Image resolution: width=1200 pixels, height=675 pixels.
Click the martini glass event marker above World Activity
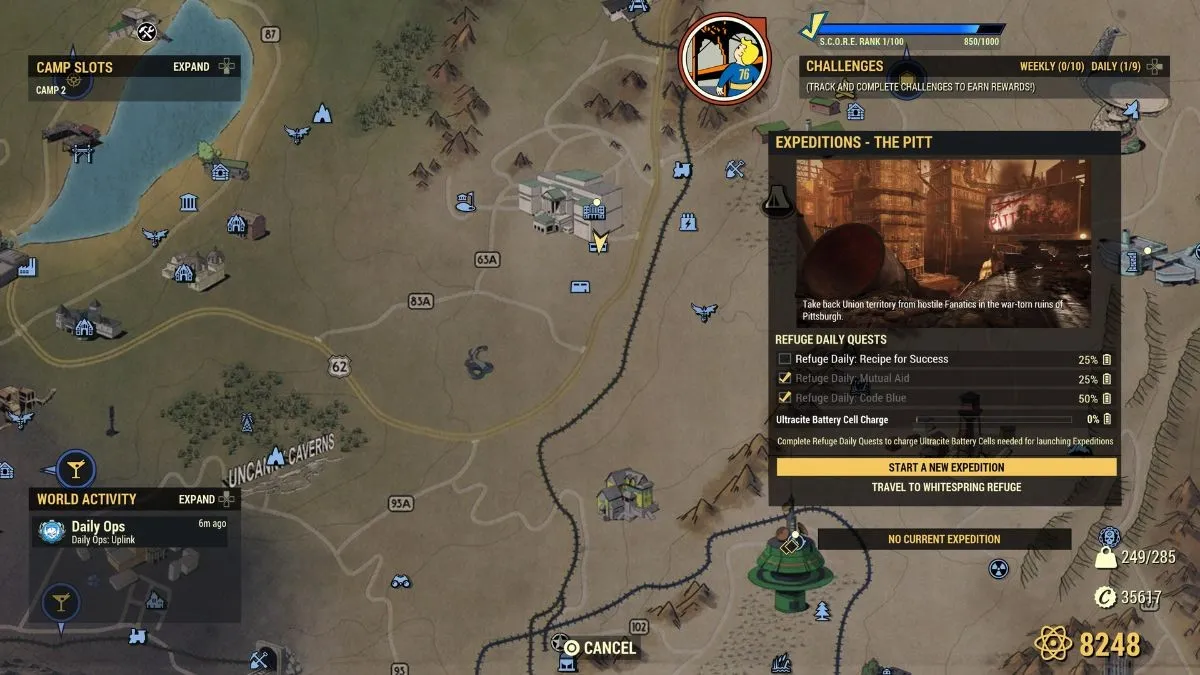[74, 468]
